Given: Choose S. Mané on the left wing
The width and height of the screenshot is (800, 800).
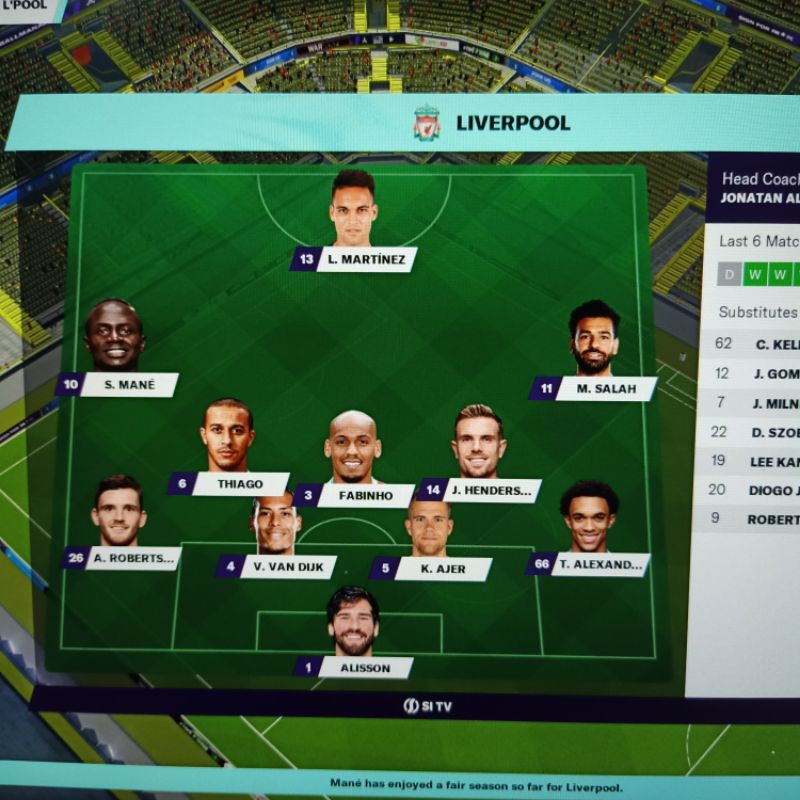Looking at the screenshot, I should coord(128,385).
